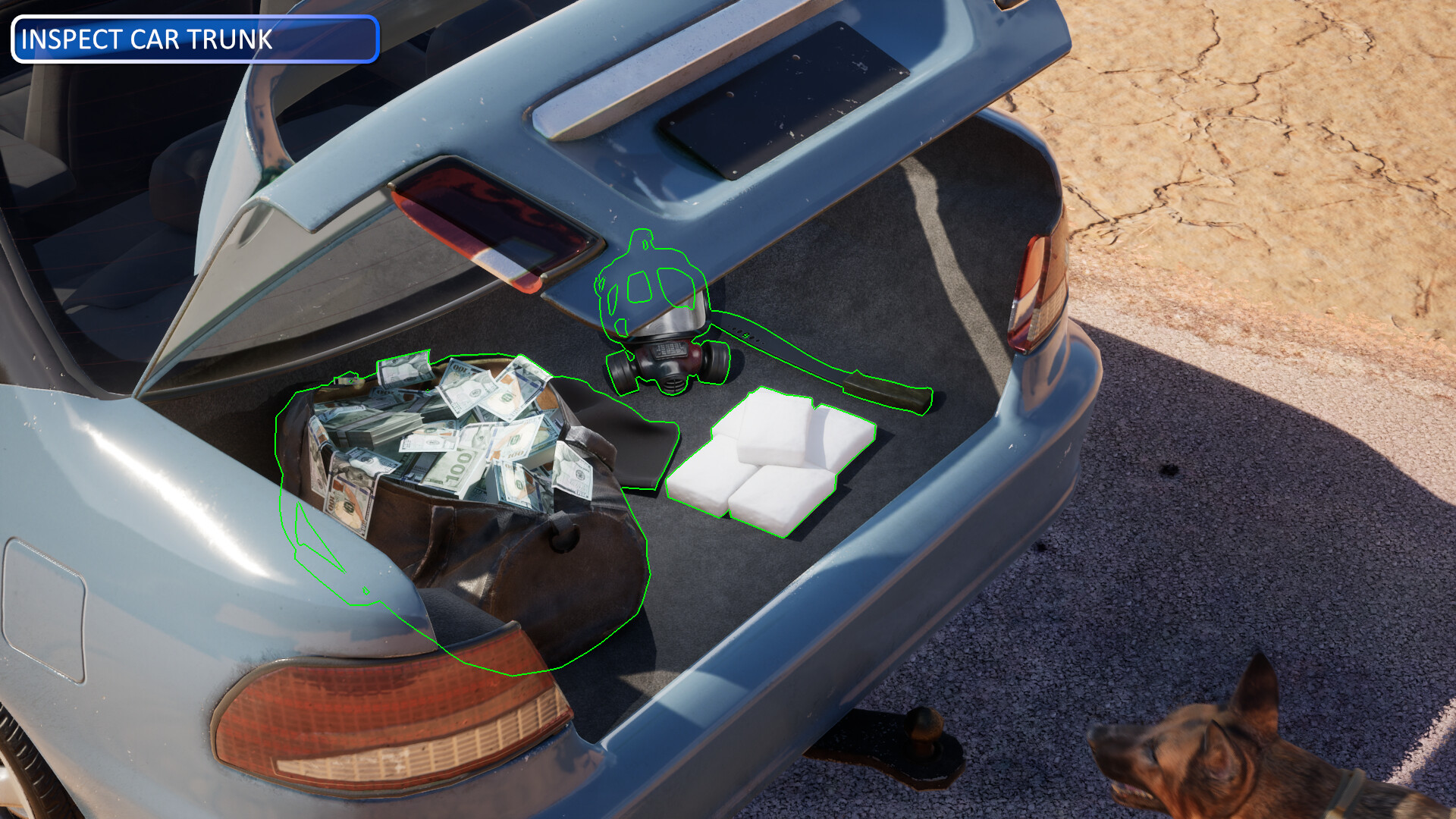1456x819 pixels.
Task: Click the bag's carry handle loop
Action: 561,538
